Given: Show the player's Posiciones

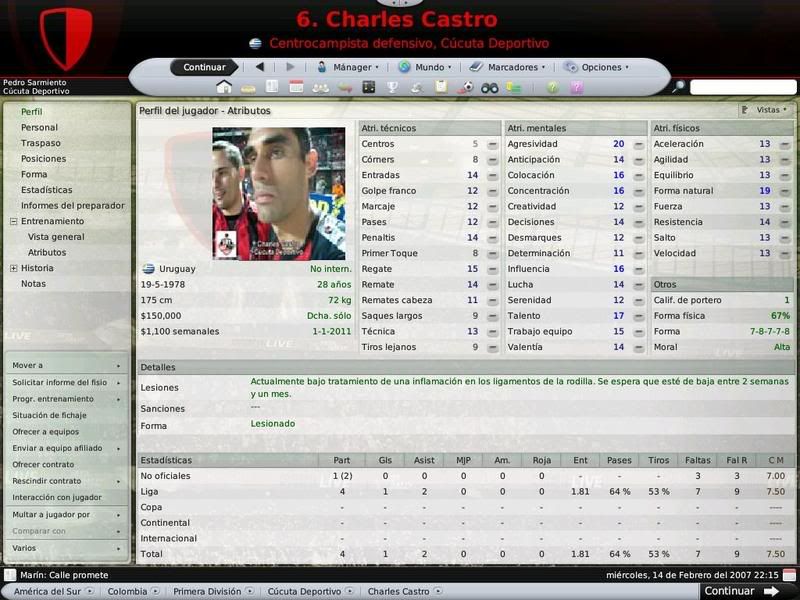Looking at the screenshot, I should click(x=43, y=158).
